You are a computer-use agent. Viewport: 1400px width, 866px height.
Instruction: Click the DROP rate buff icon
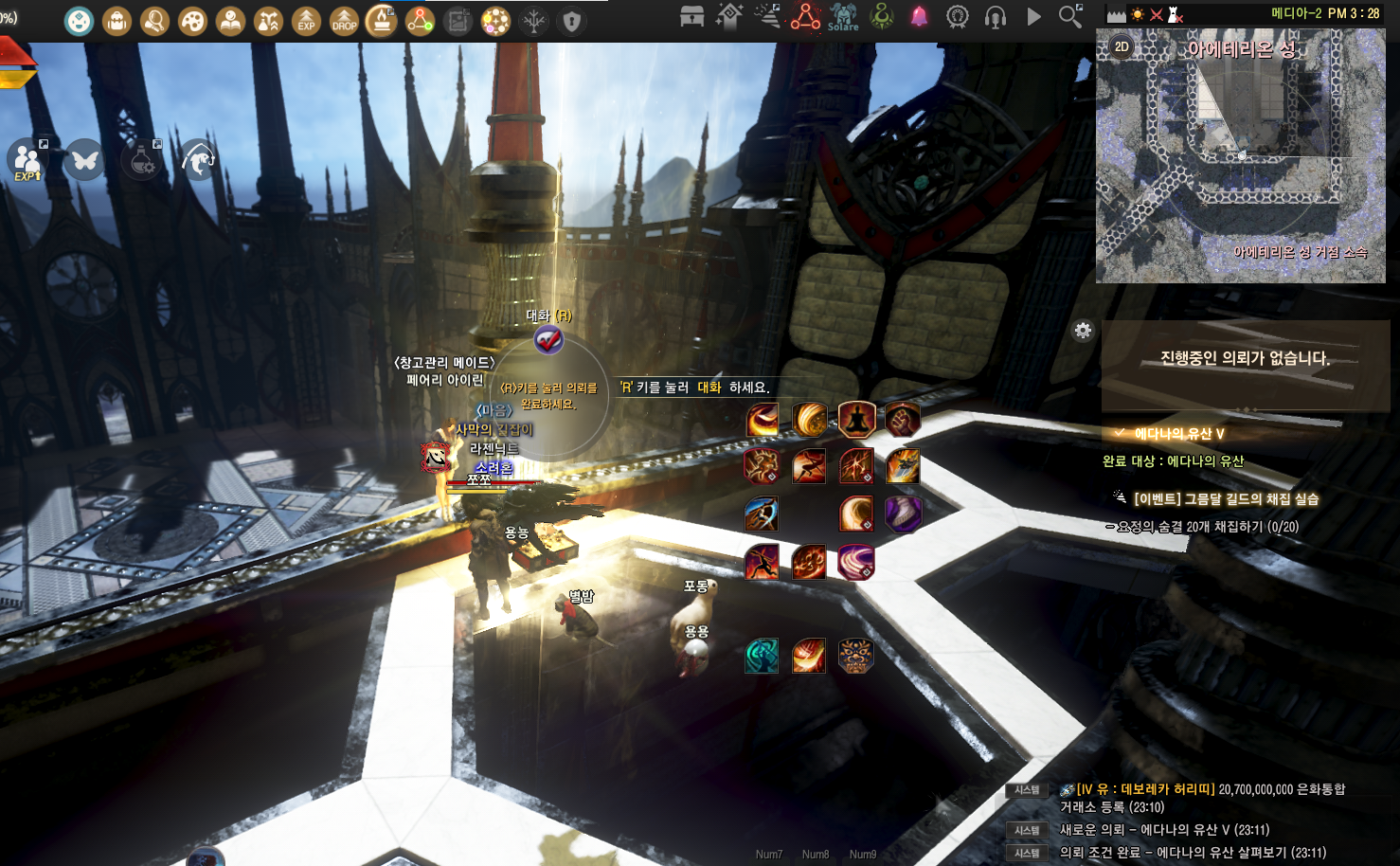click(344, 21)
